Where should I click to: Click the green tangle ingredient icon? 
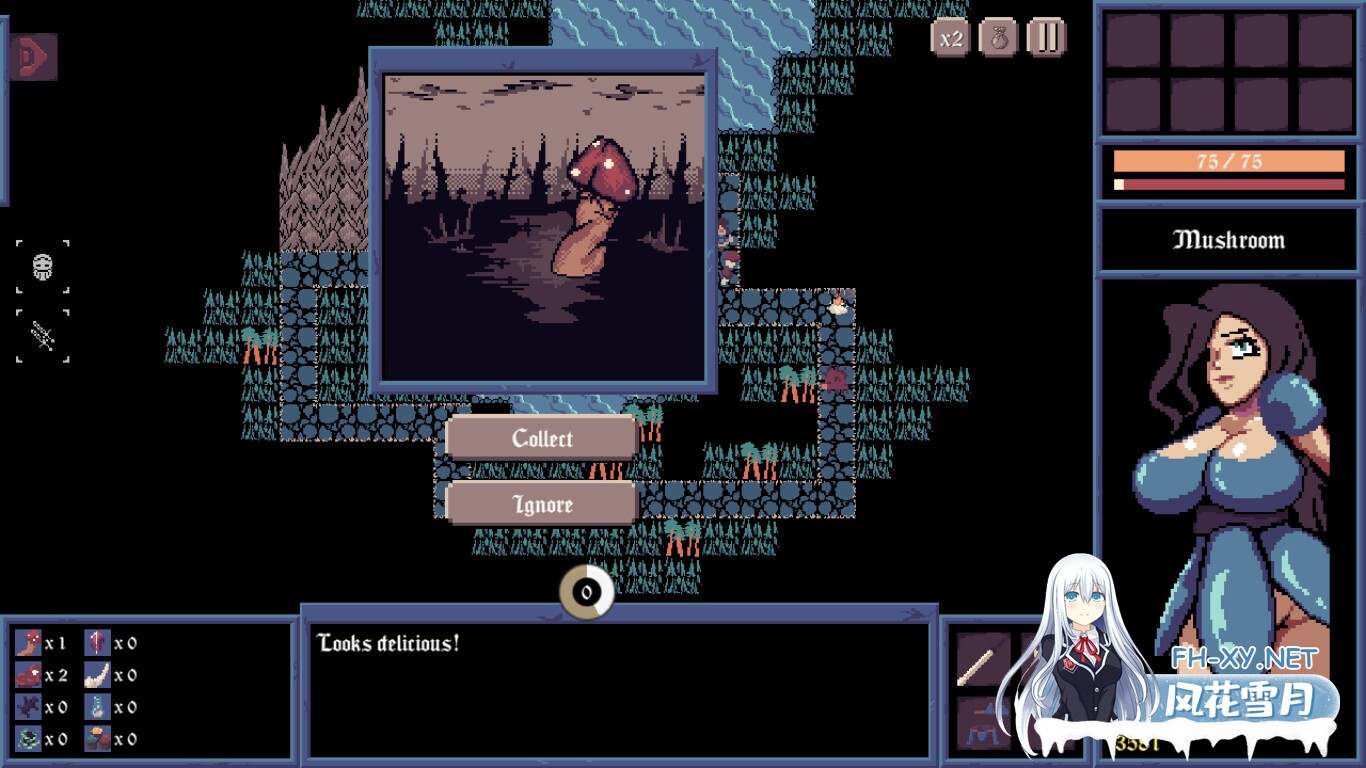[28, 738]
